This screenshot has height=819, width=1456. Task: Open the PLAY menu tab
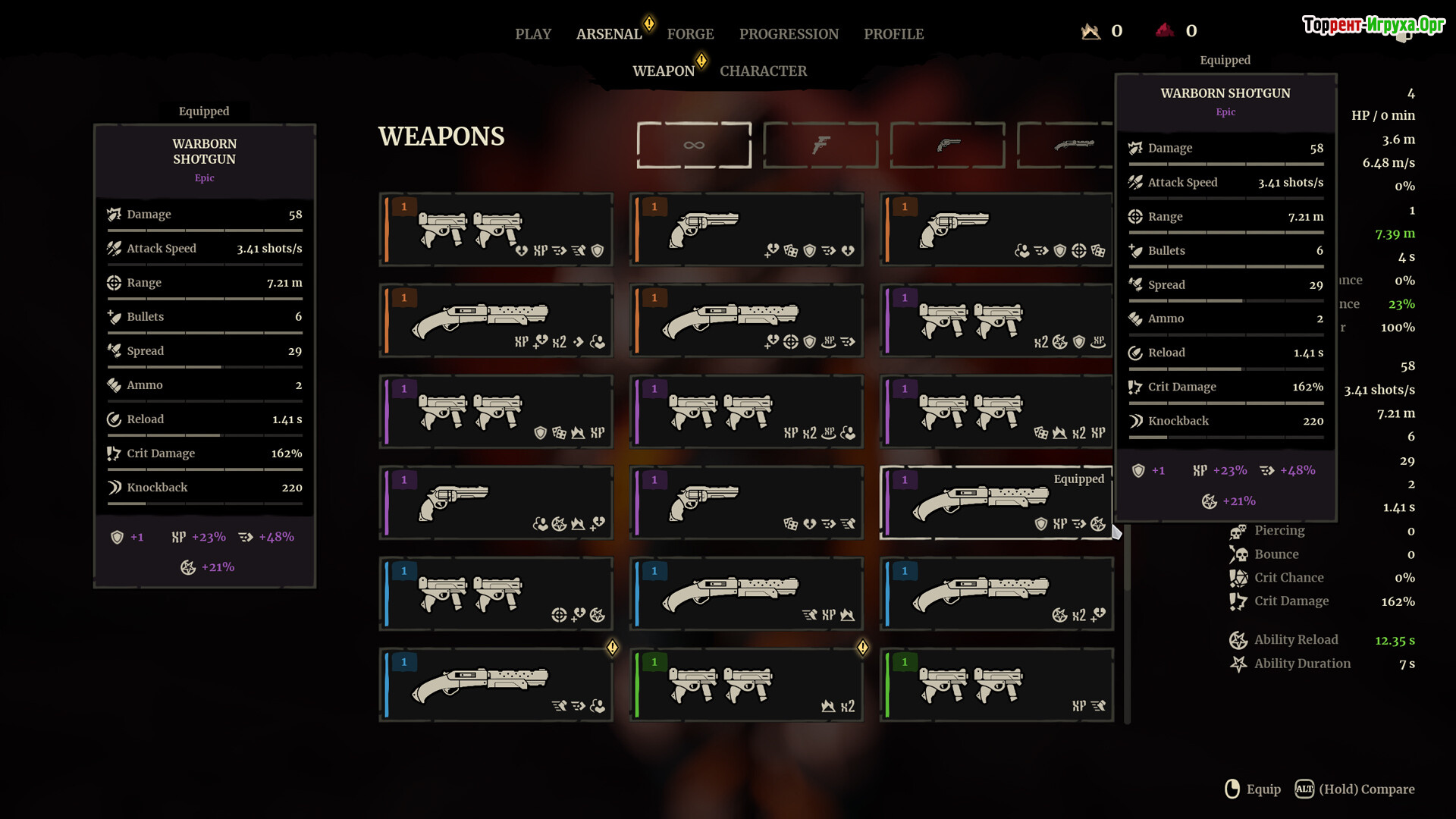click(x=533, y=34)
